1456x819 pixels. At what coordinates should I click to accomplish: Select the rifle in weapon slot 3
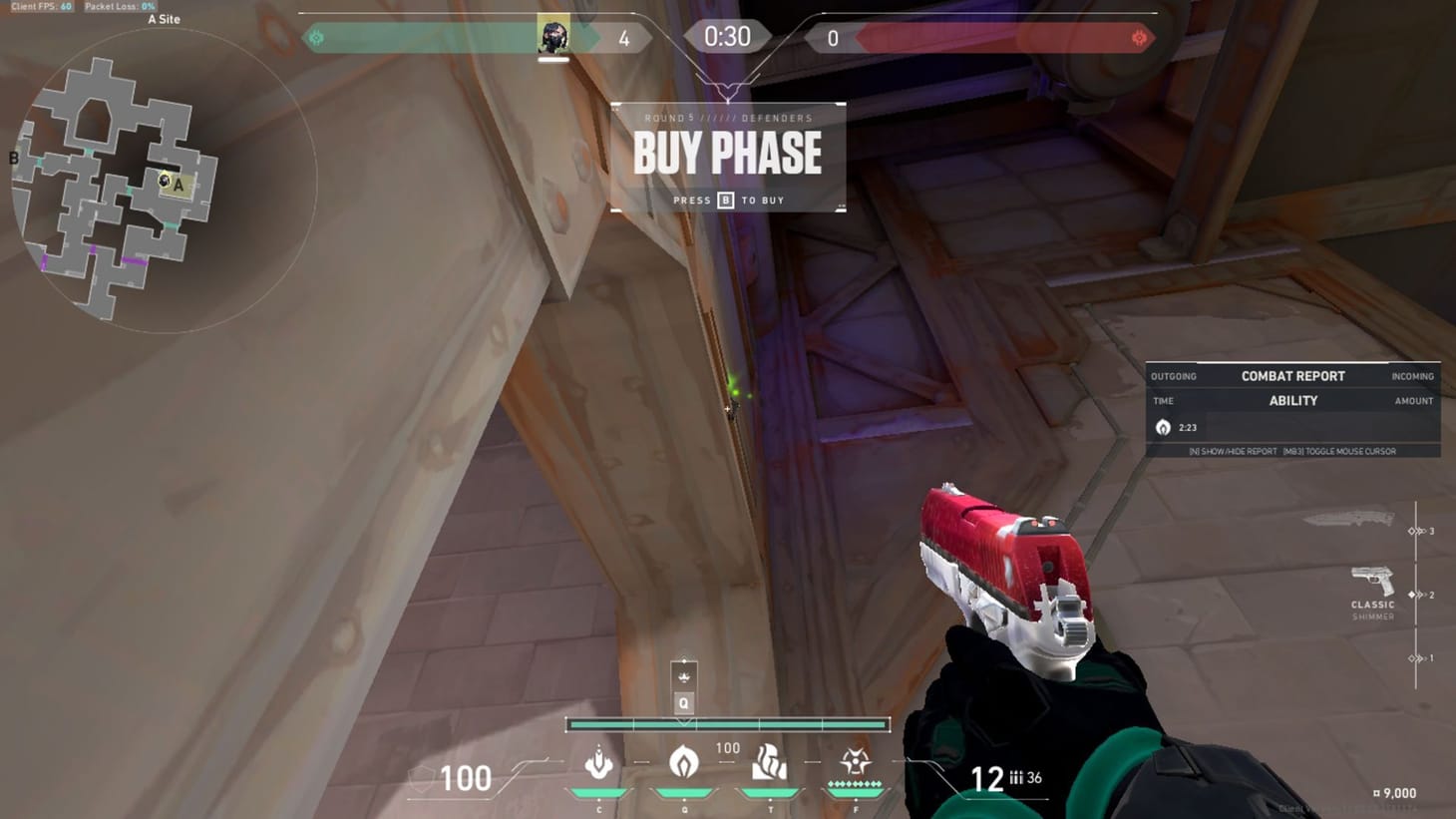click(1356, 519)
